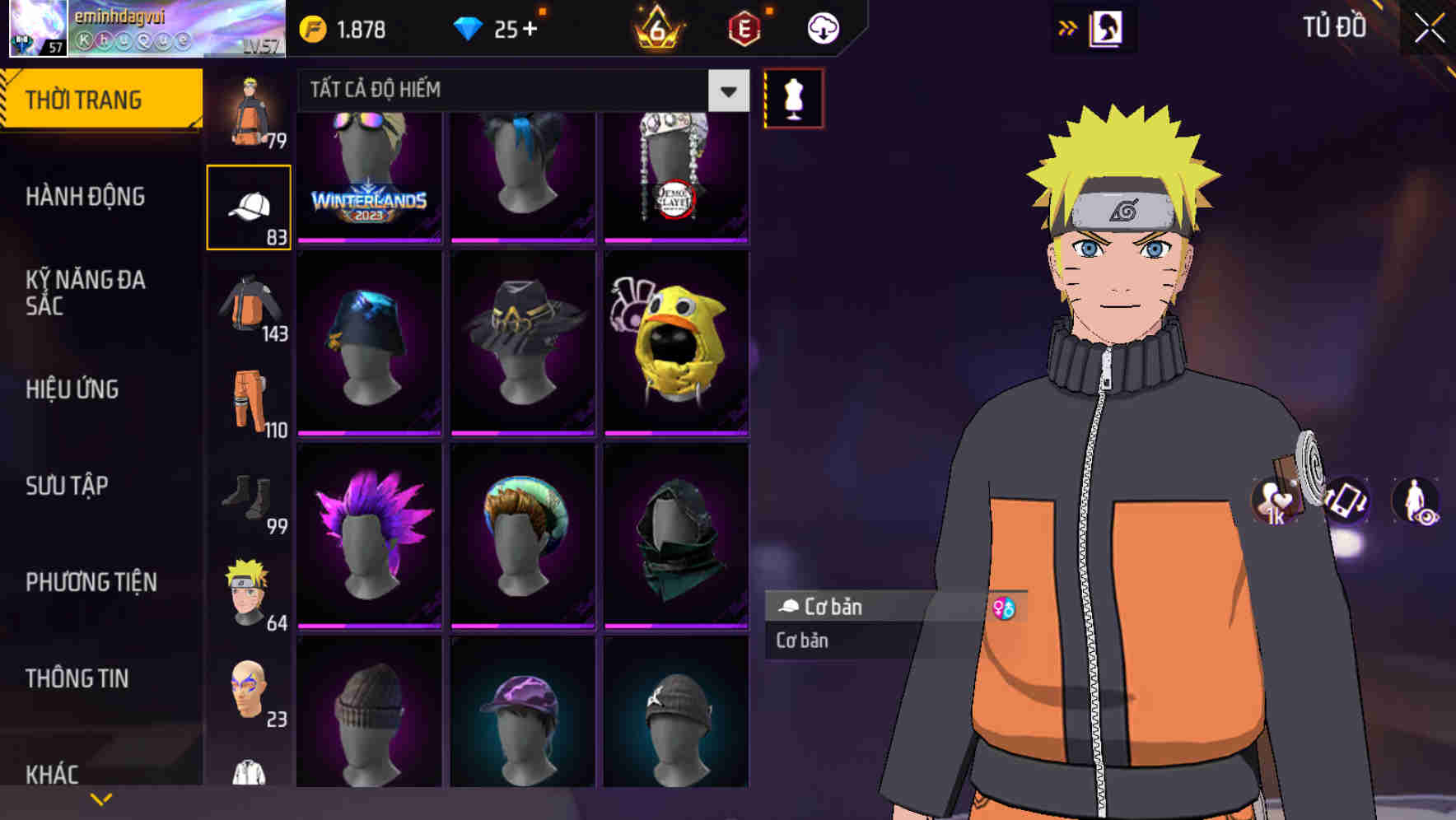Select the Winterlands 2023 headwear thumbnail
1456x820 pixels.
pos(368,175)
